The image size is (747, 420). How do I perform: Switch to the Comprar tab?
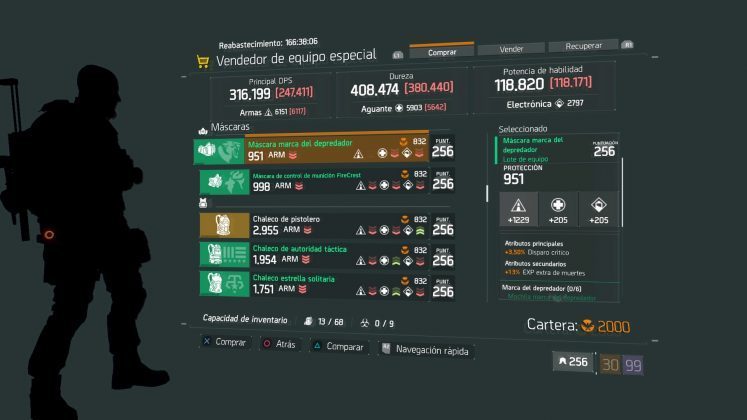click(441, 51)
